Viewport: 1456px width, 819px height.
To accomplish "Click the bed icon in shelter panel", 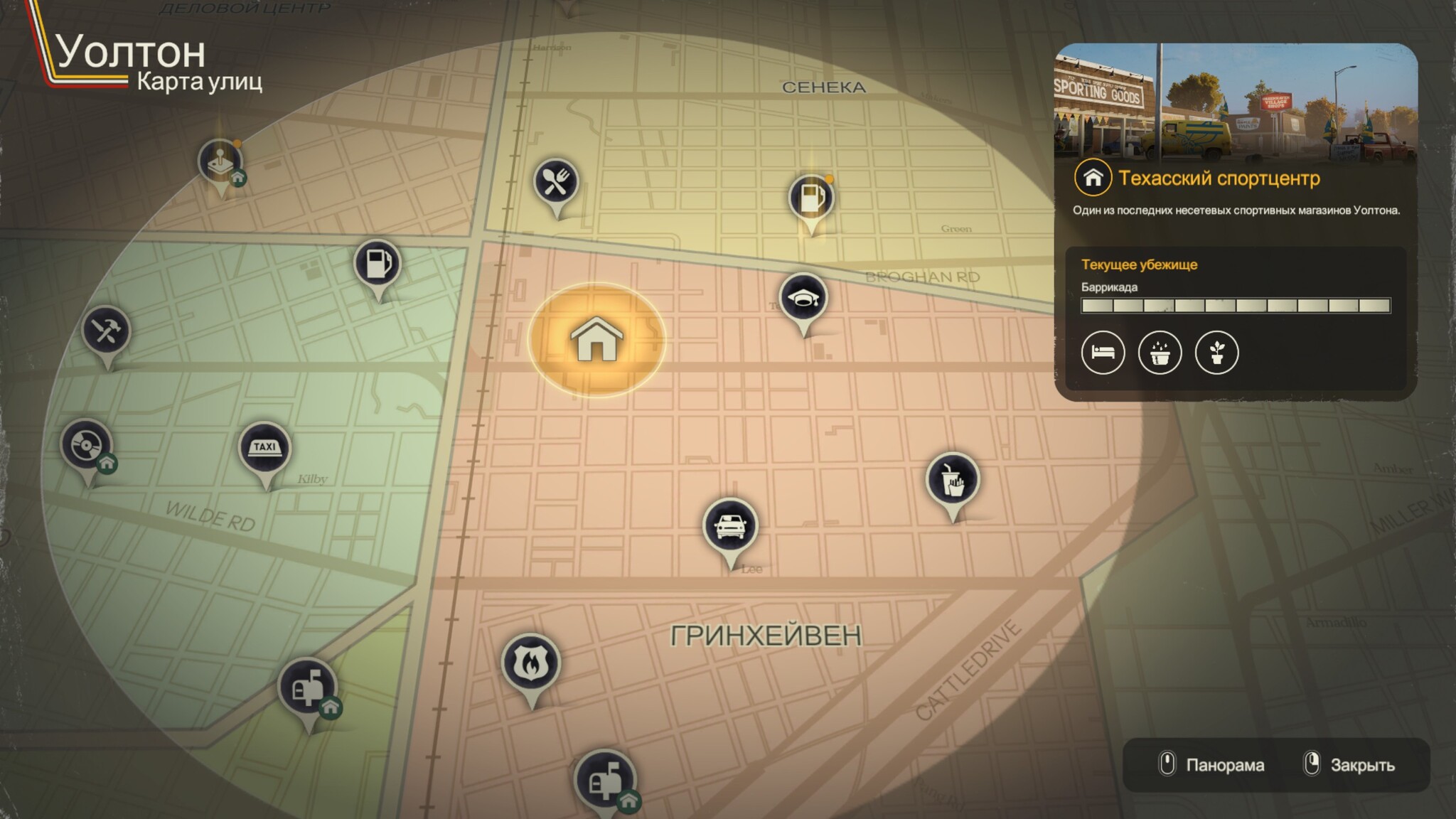I will point(1103,353).
